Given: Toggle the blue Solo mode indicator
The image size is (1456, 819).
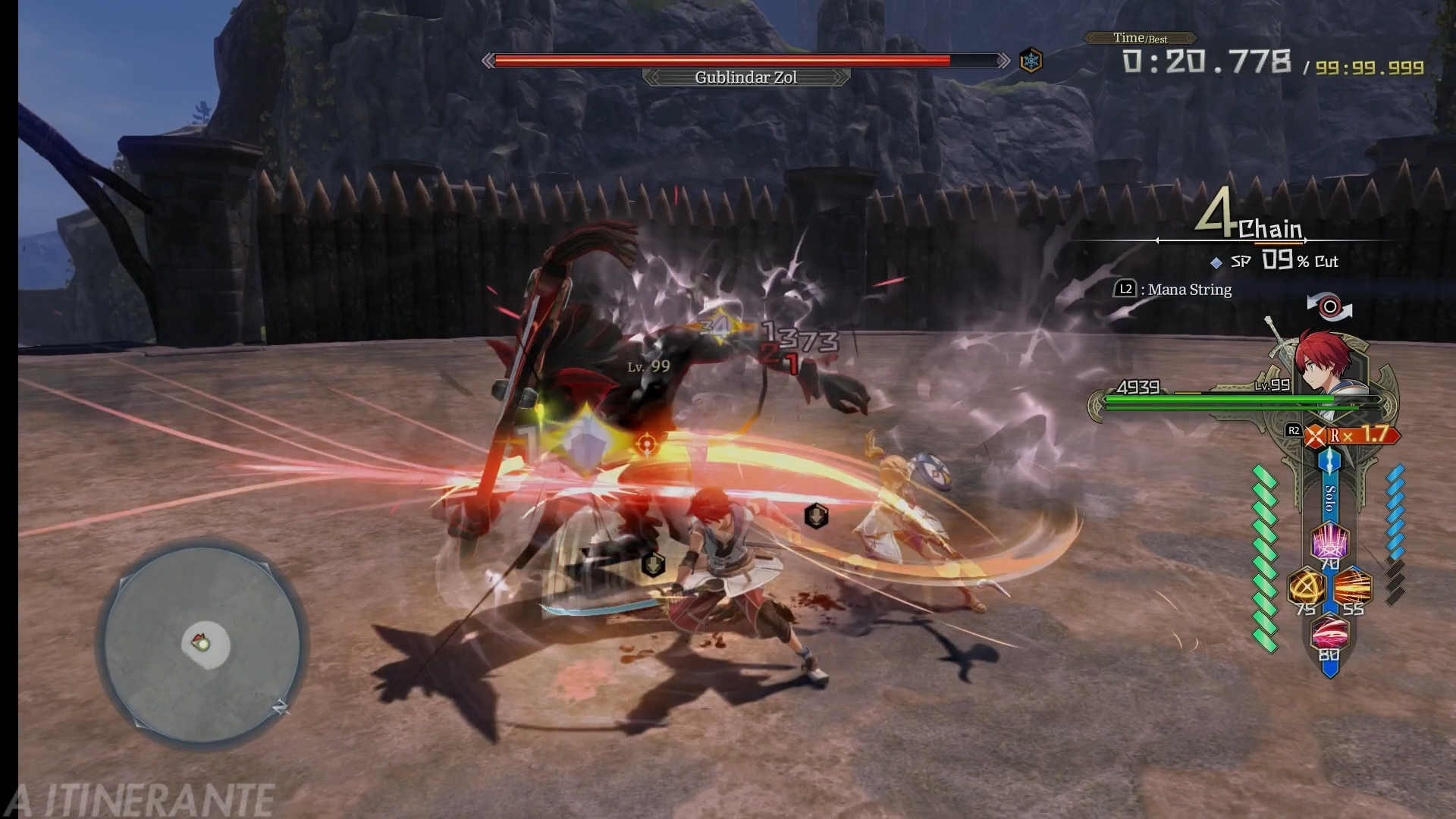Looking at the screenshot, I should coord(1329,497).
